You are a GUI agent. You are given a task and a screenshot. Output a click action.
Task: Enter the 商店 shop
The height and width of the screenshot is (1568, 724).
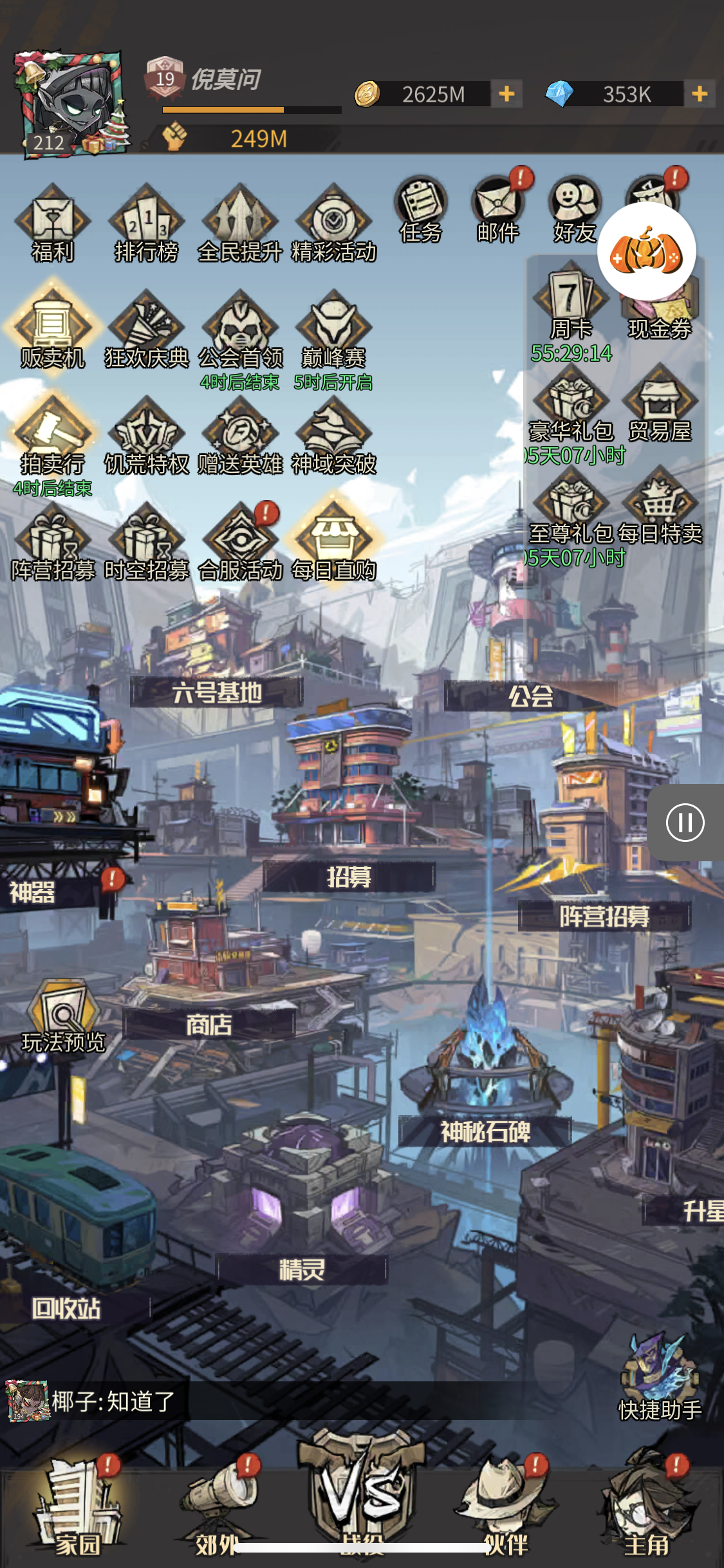click(x=209, y=1024)
